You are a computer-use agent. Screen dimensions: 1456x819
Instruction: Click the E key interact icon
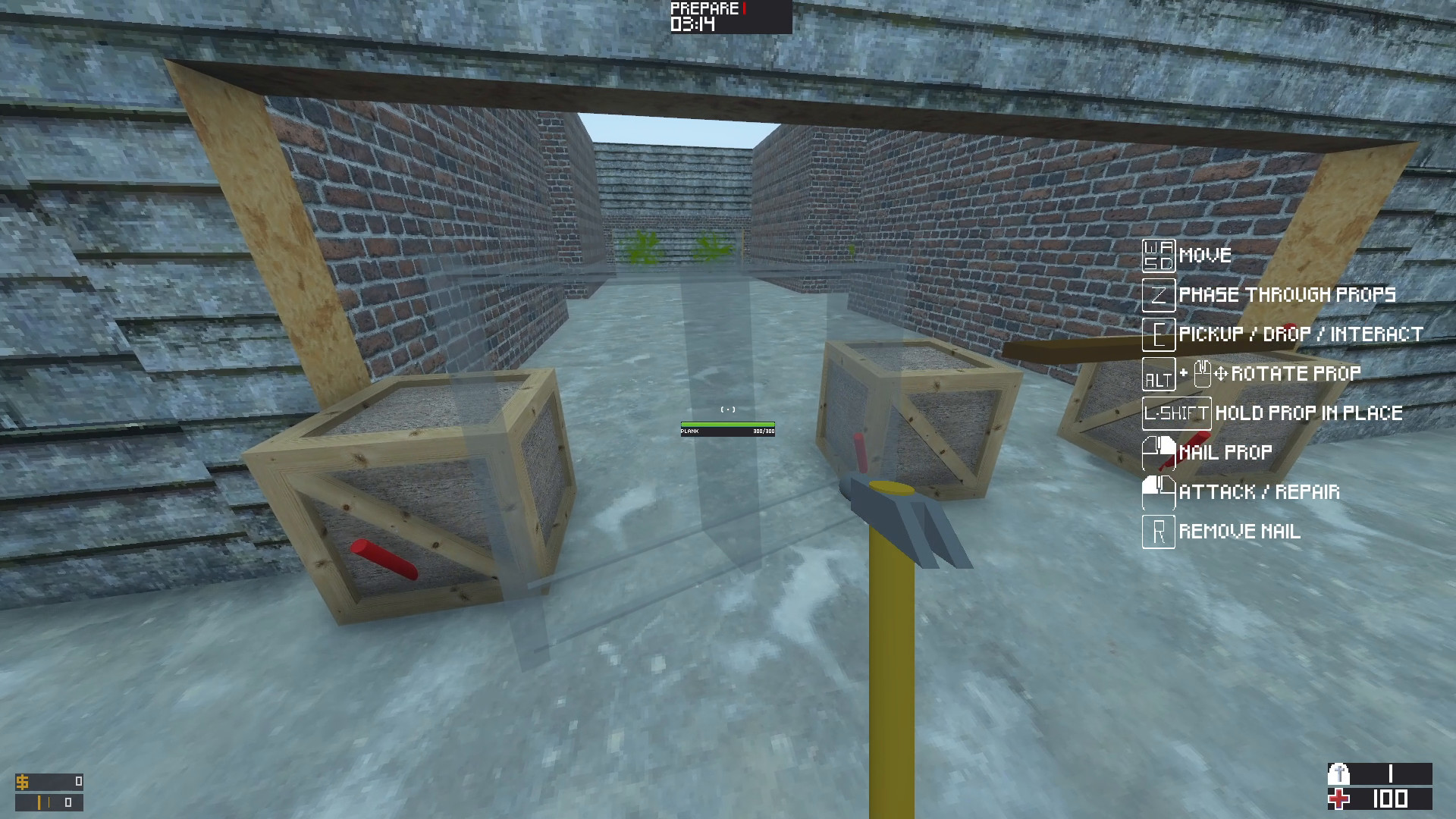pyautogui.click(x=1158, y=334)
